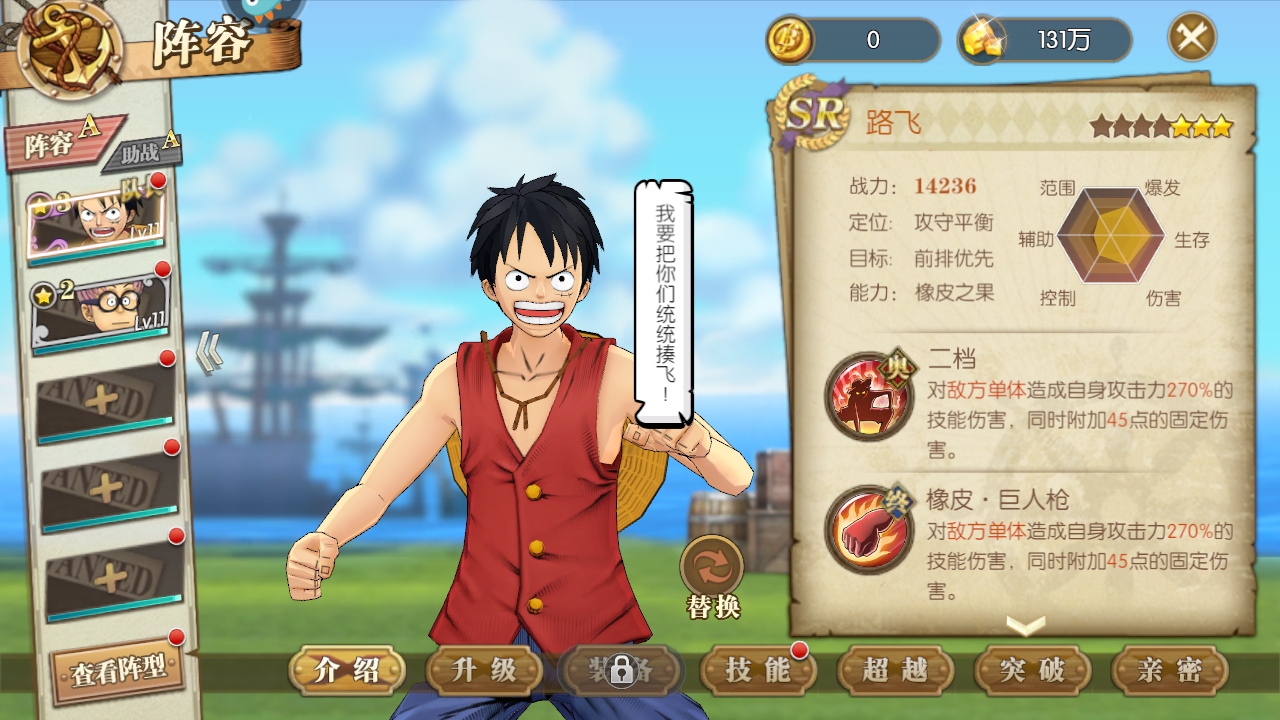Screen dimensions: 1280x720
Task: Tap the gold ingot currency icon
Action: point(977,40)
